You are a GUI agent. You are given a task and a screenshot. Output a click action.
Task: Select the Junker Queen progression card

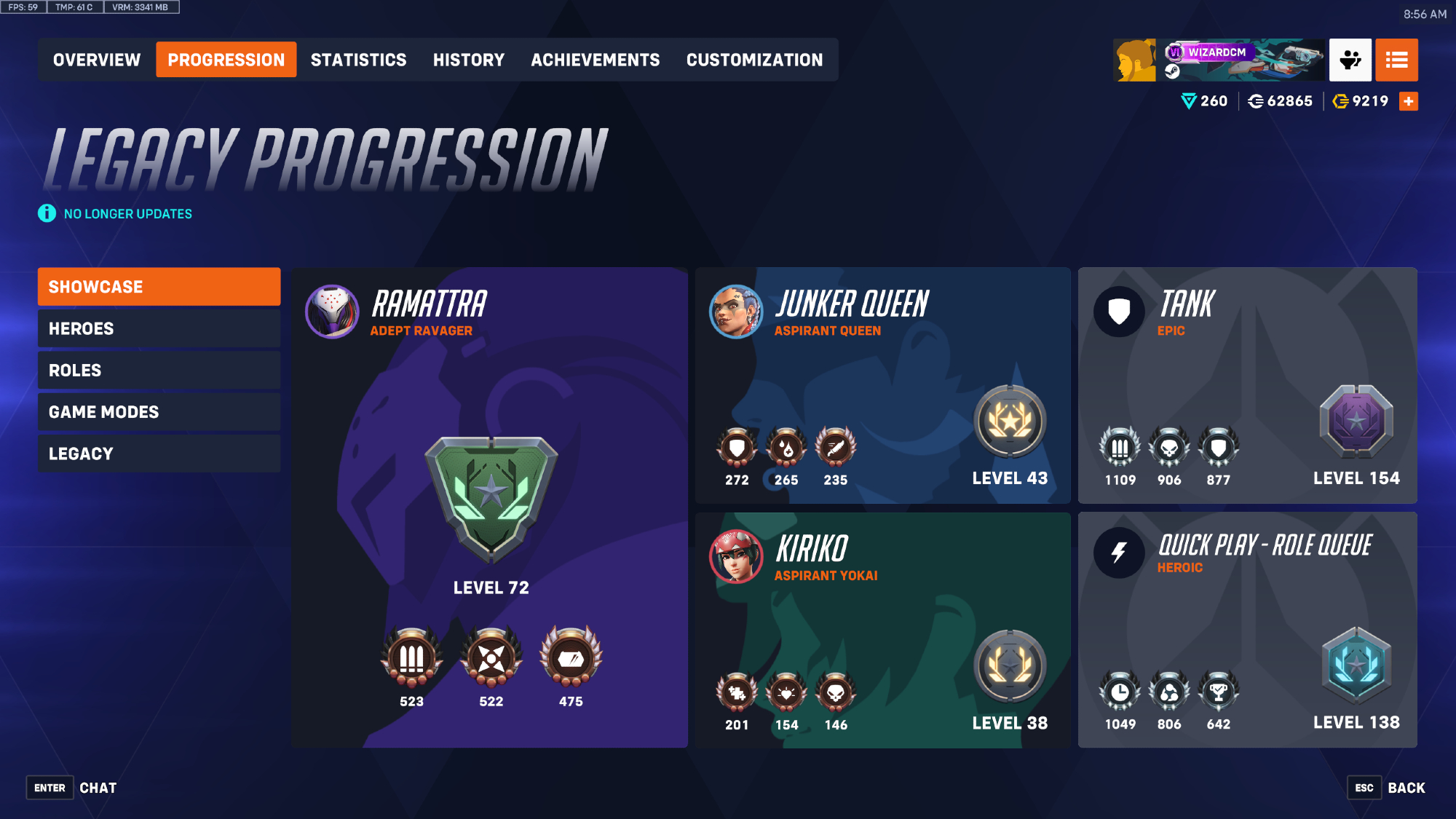(882, 385)
